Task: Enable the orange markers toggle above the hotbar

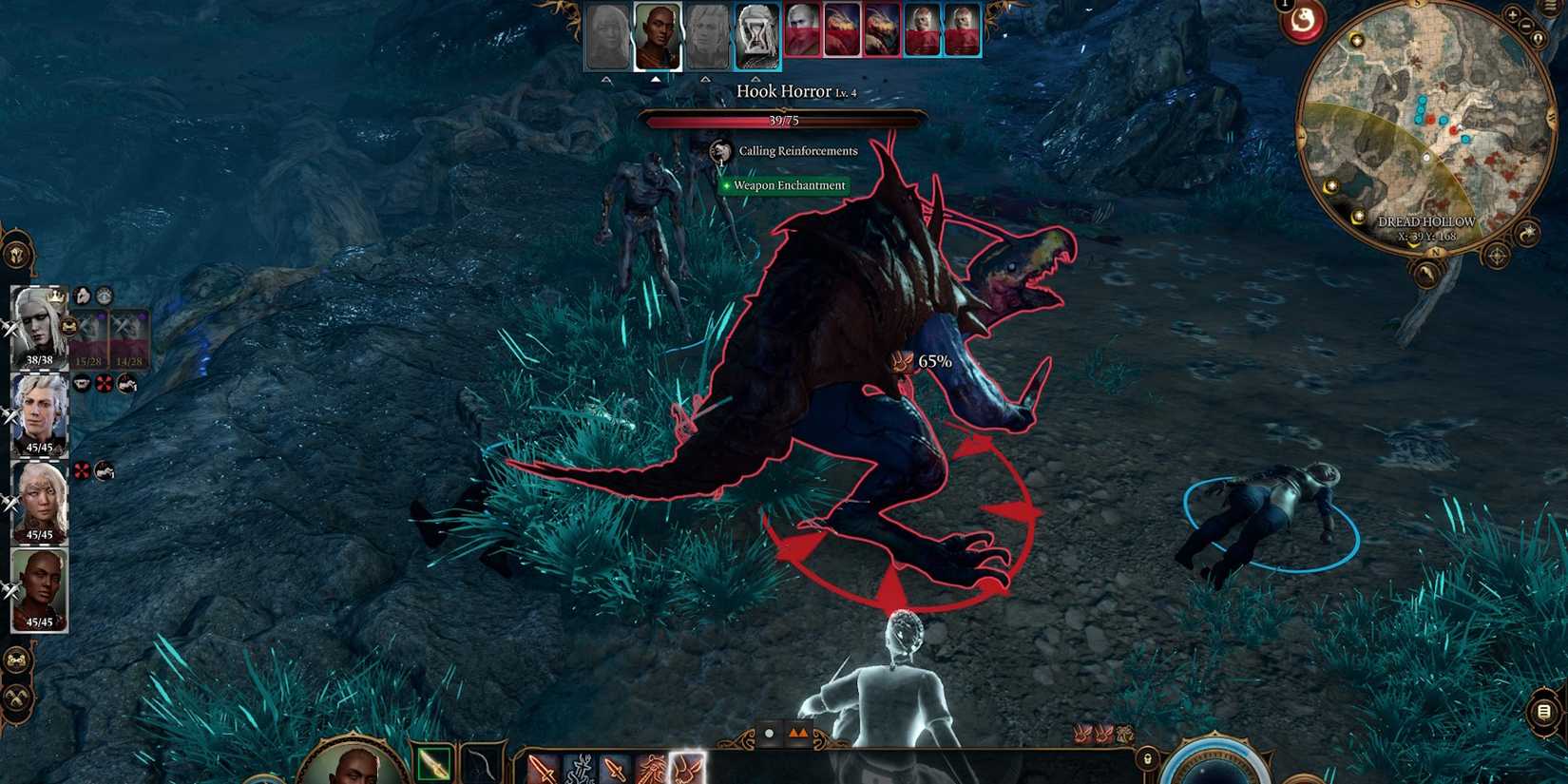Action: point(799,732)
